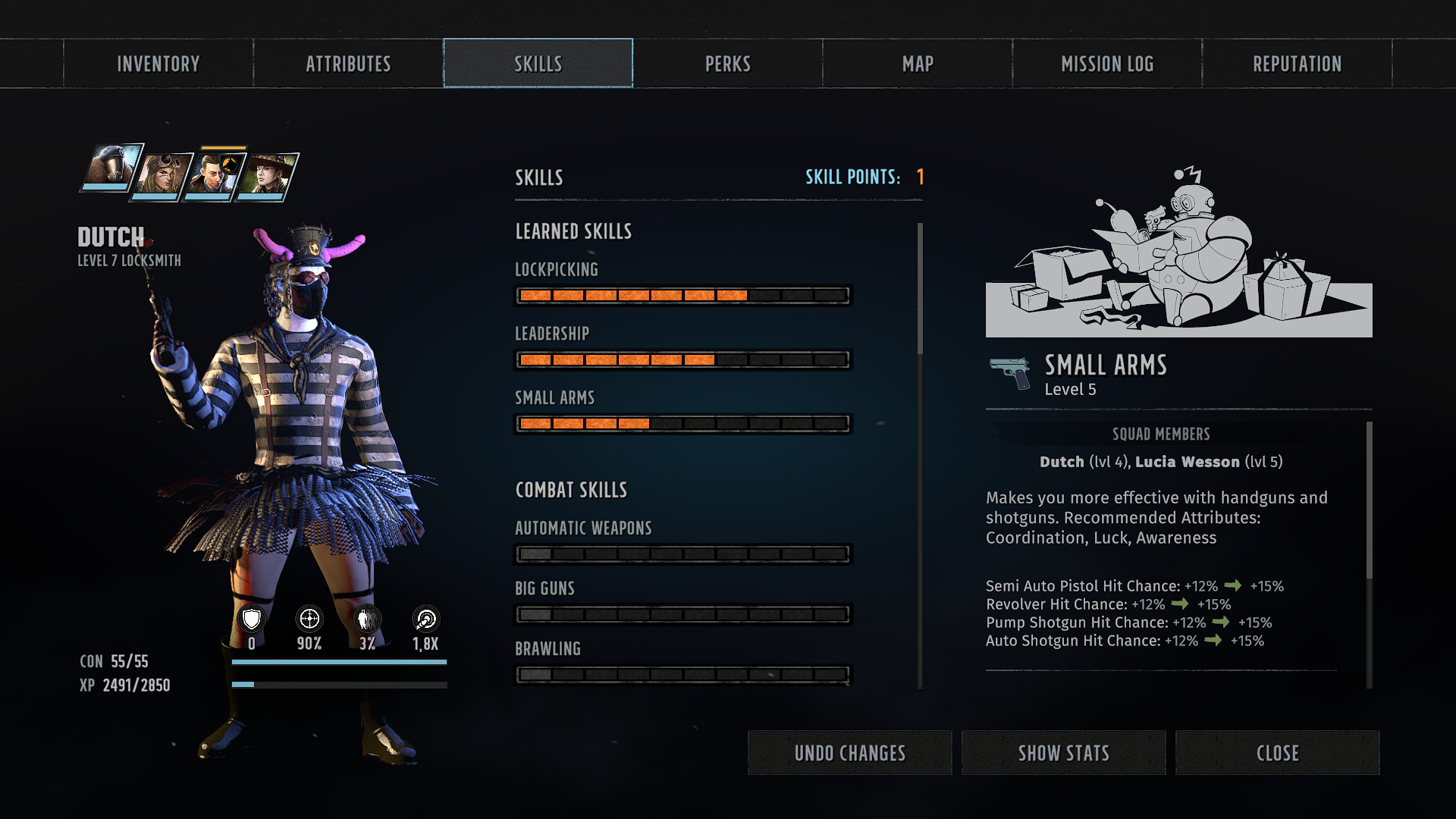Viewport: 1456px width, 819px height.
Task: Select the horse portrait in the squad
Action: point(111,168)
